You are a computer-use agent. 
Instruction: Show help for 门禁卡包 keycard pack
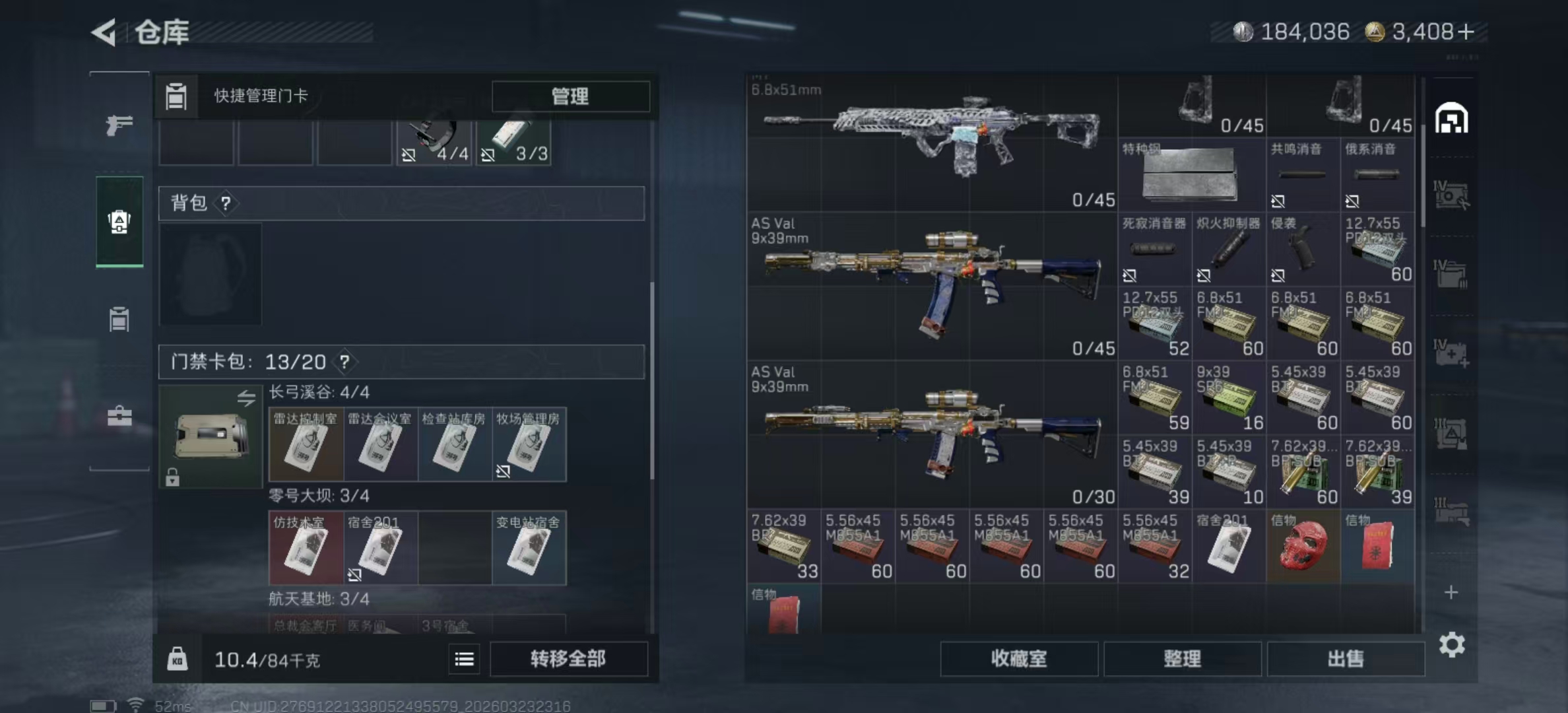(x=344, y=362)
